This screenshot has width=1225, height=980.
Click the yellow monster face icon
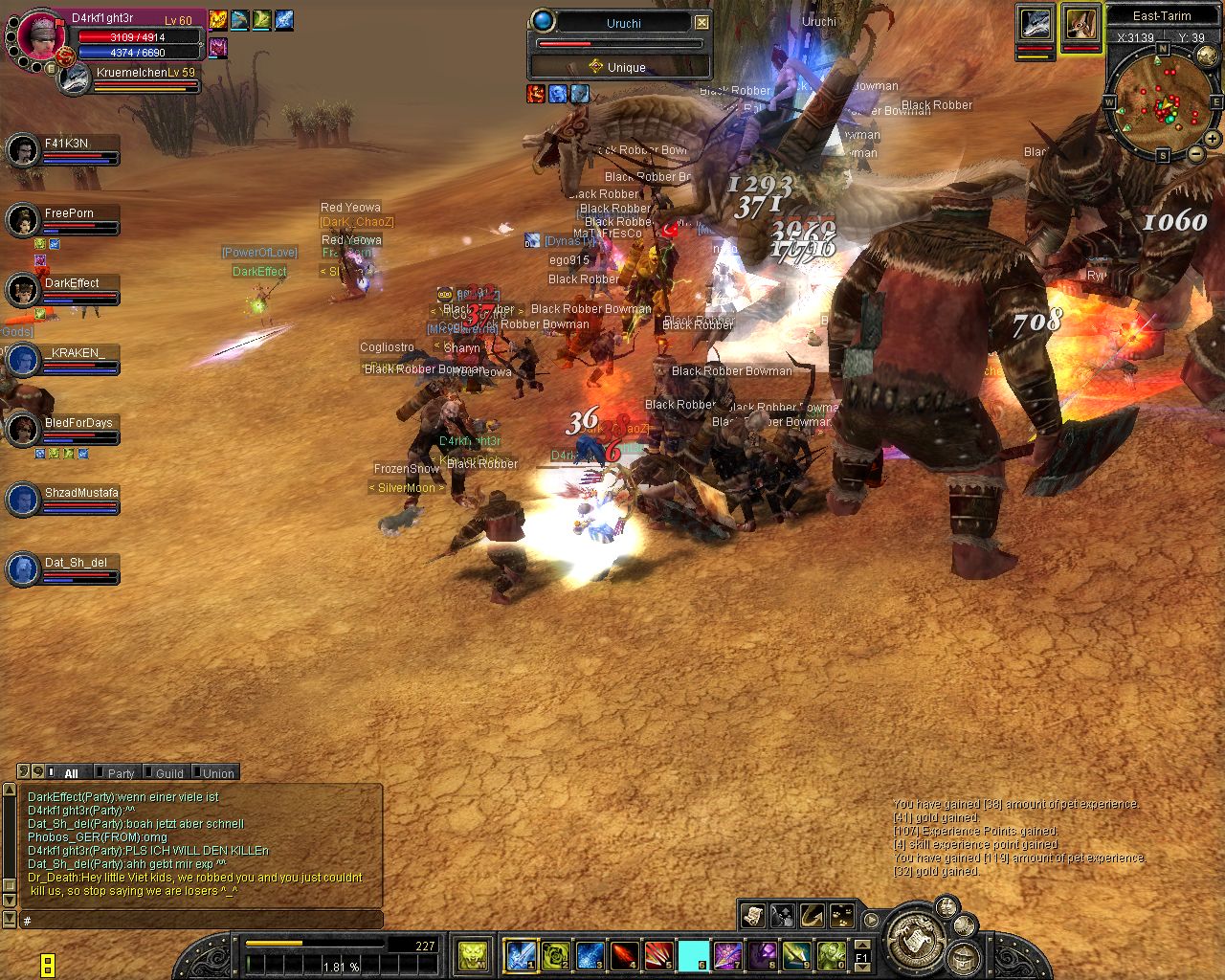click(473, 954)
